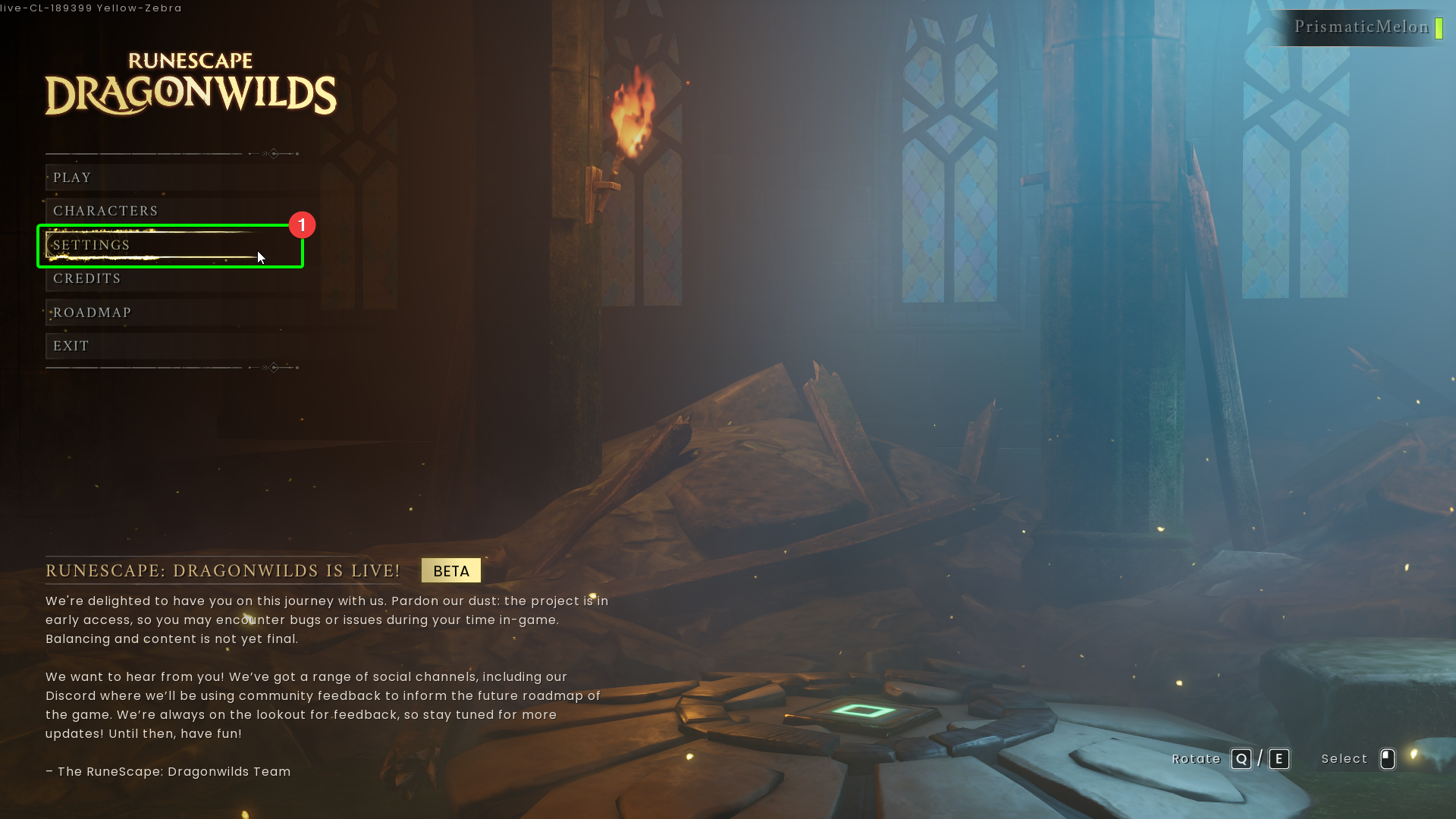Click the mouse Select icon

[1388, 758]
